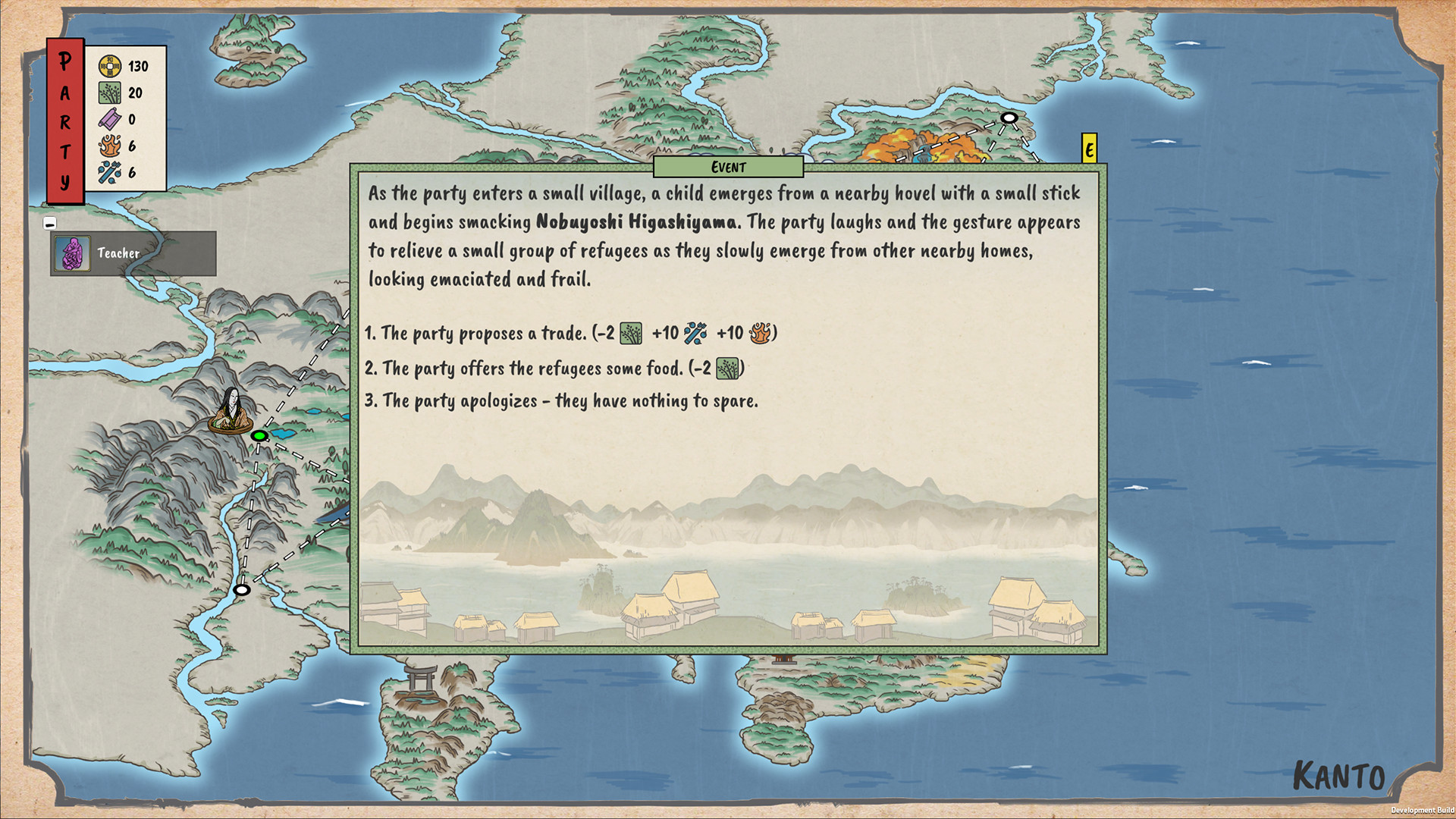Click the flame icon inside trade option 1
Image resolution: width=1456 pixels, height=819 pixels.
click(761, 333)
